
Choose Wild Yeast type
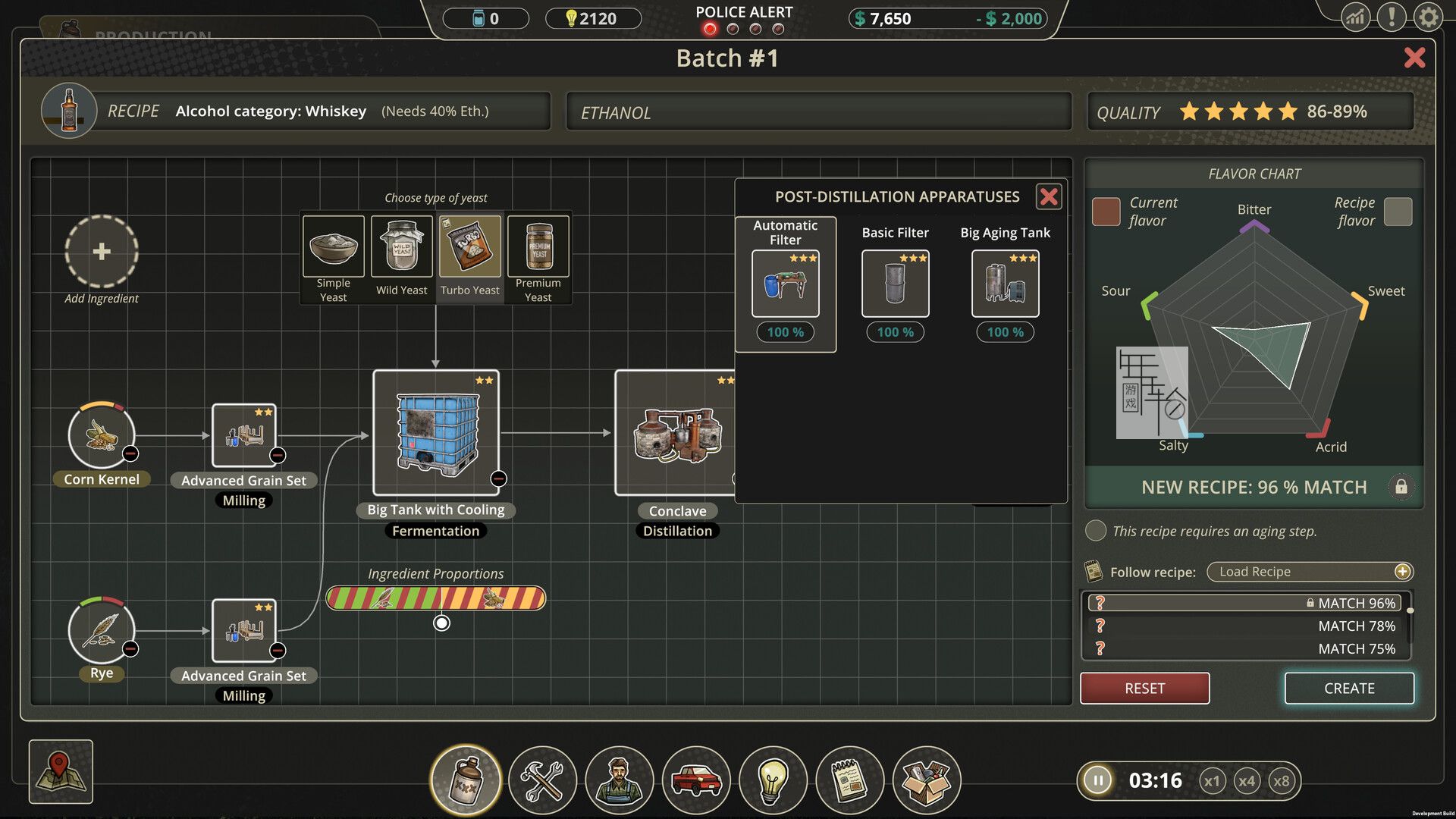coord(402,246)
